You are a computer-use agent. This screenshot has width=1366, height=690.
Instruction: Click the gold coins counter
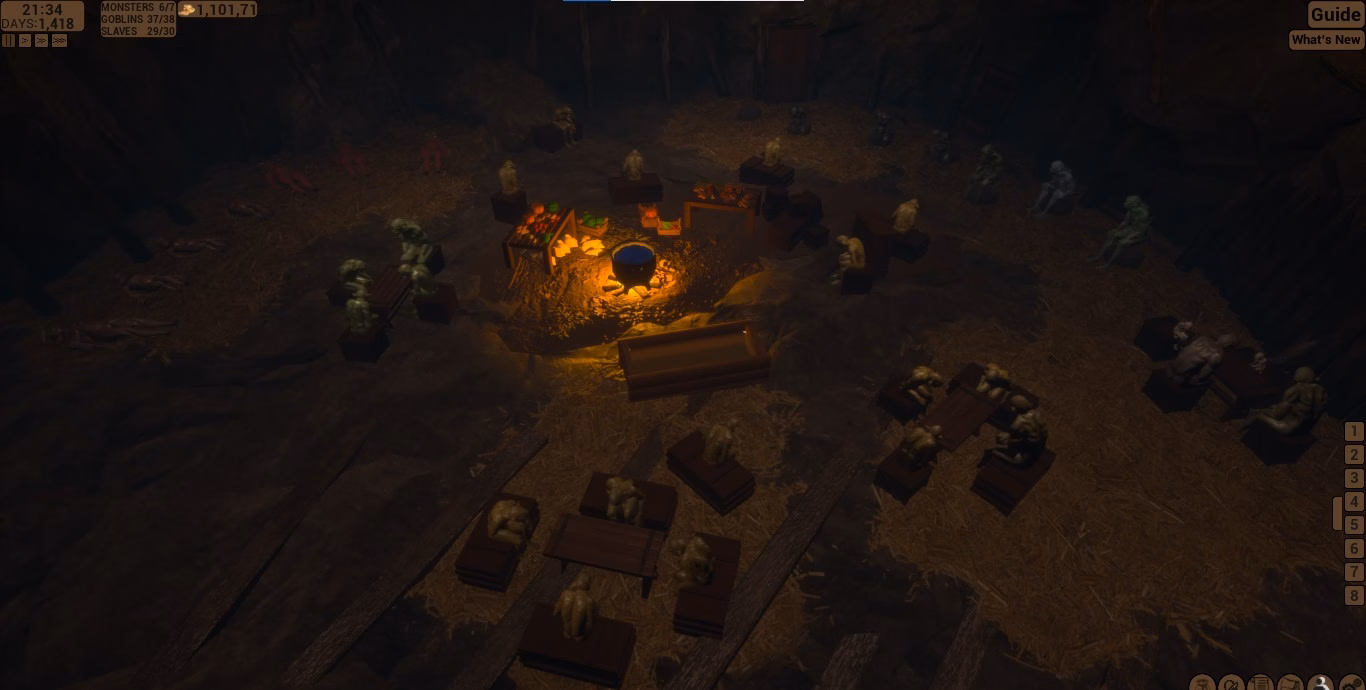[217, 10]
